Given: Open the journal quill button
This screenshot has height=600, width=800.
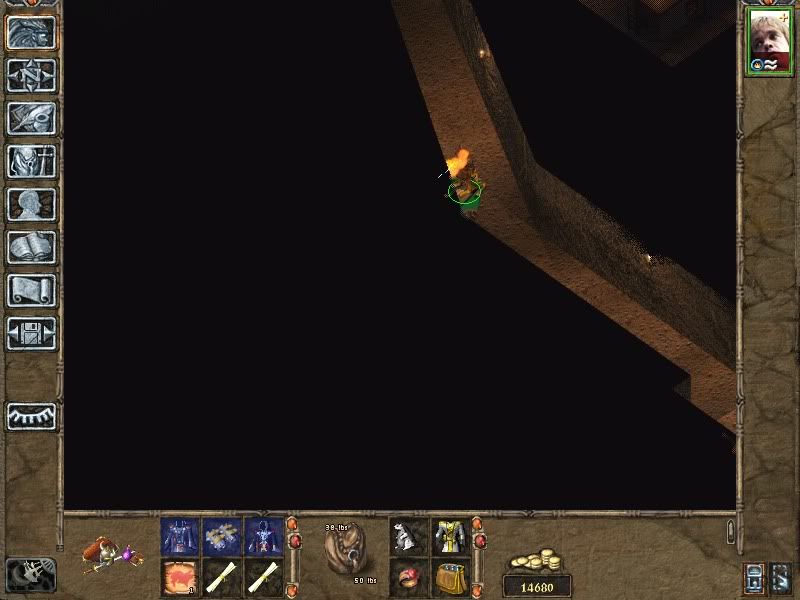Looking at the screenshot, I should (x=31, y=118).
